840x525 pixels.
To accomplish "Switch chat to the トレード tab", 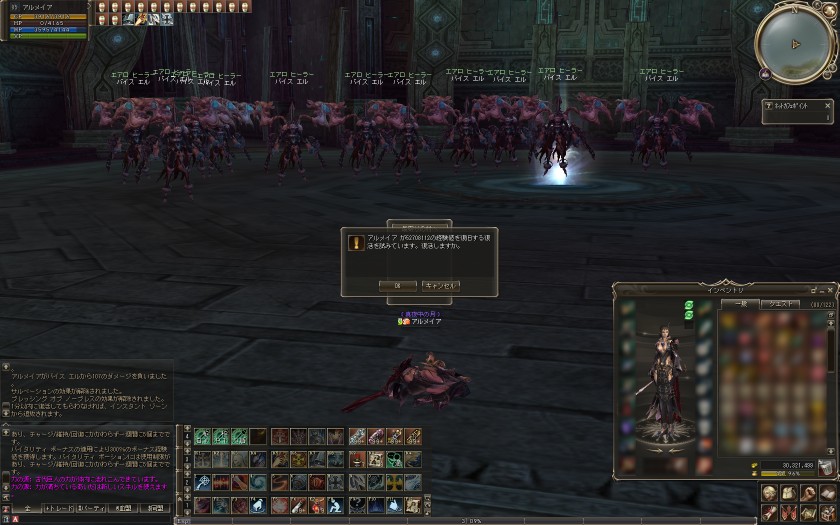I will [x=61, y=509].
